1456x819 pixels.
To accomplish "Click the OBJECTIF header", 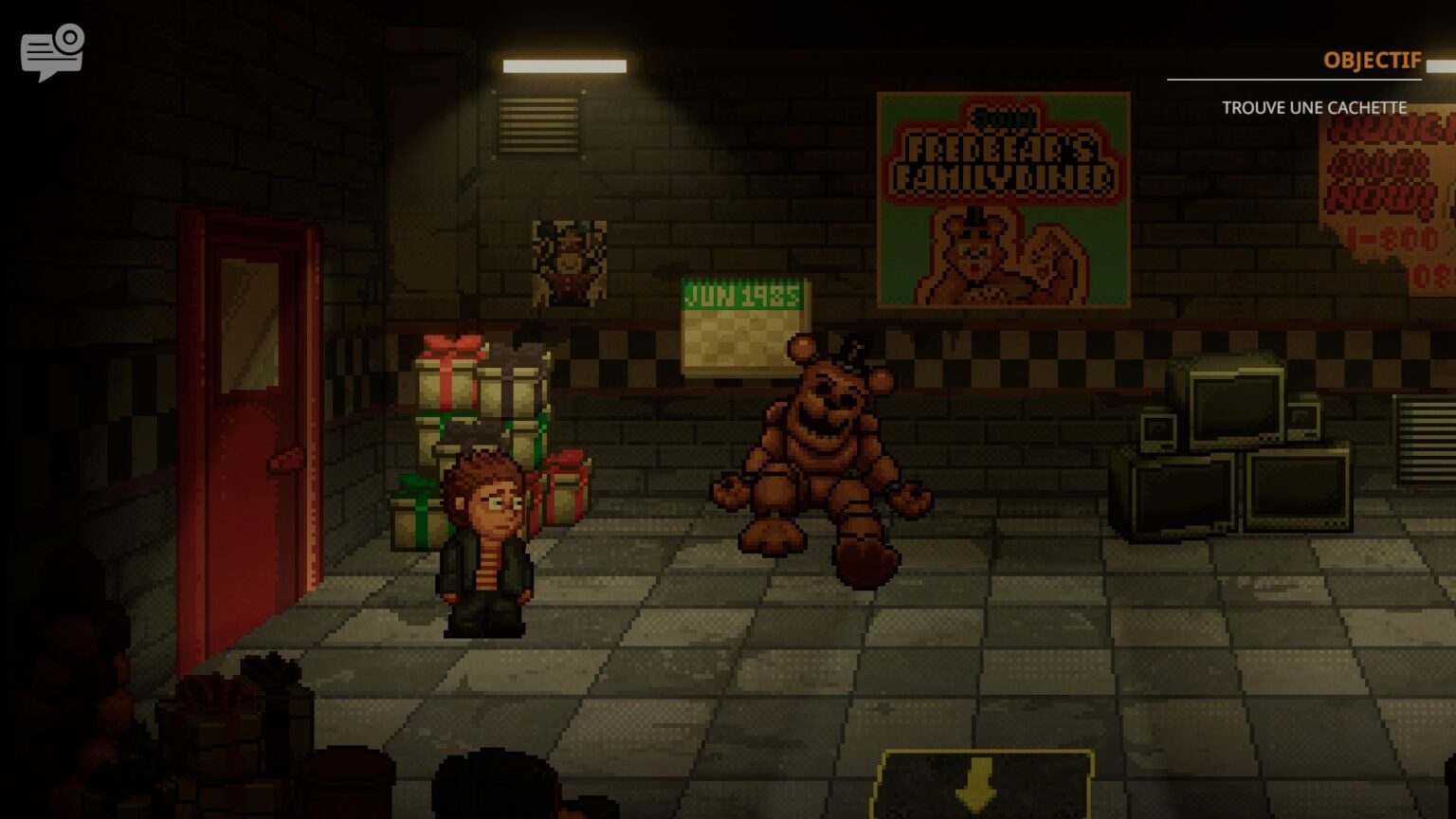I will click(x=1372, y=60).
